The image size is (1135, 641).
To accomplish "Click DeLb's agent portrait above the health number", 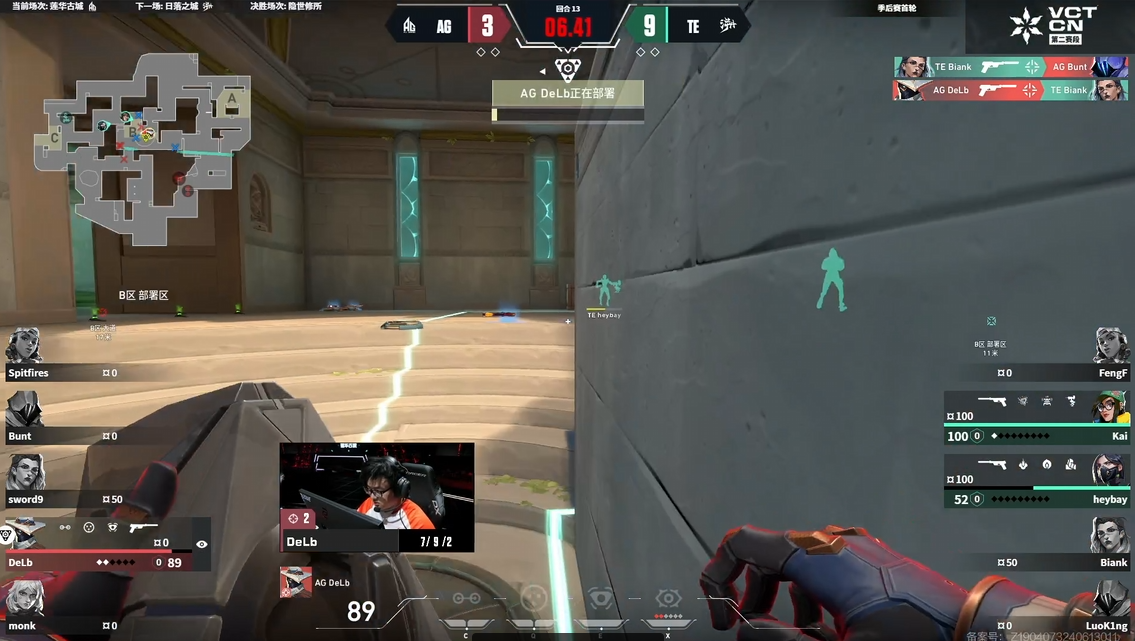I will 295,582.
